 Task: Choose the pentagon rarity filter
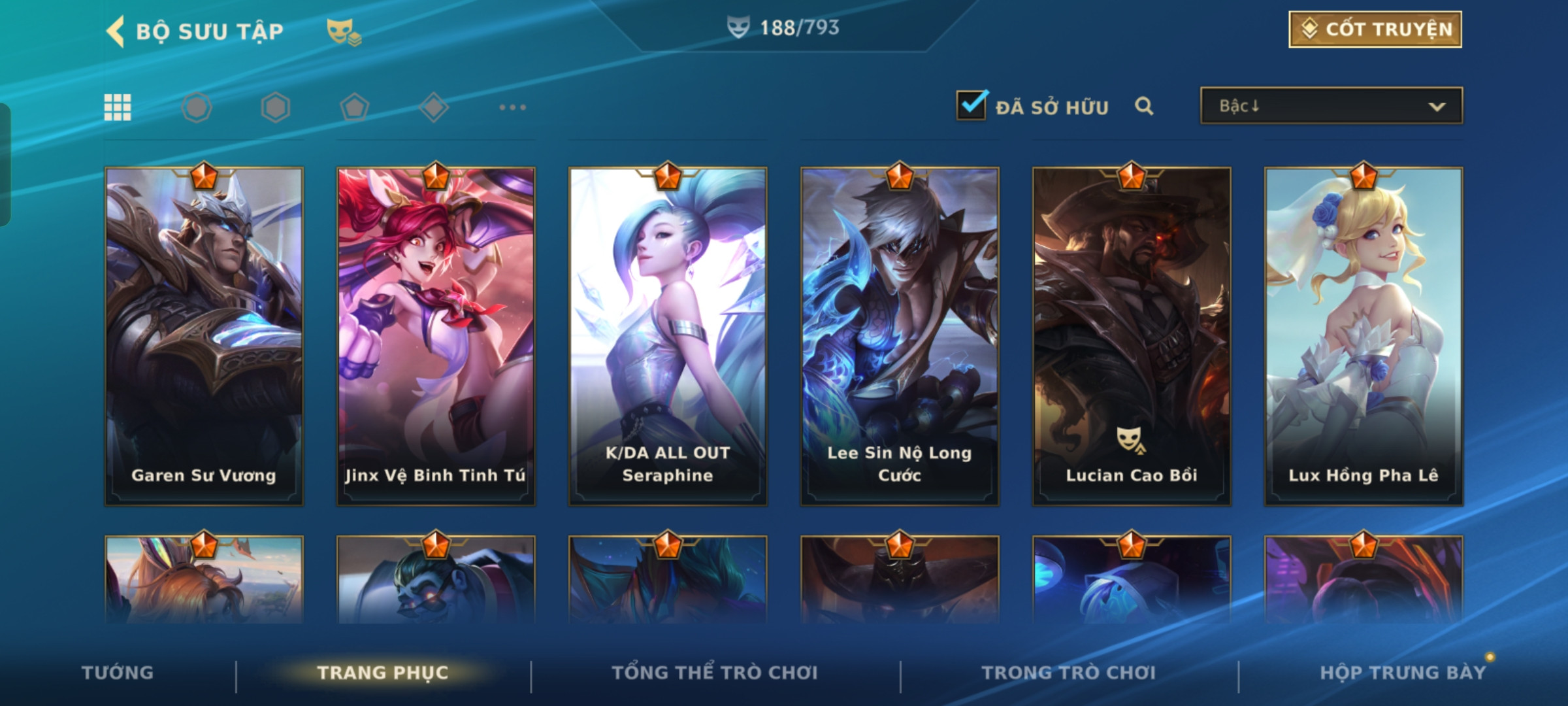(354, 107)
